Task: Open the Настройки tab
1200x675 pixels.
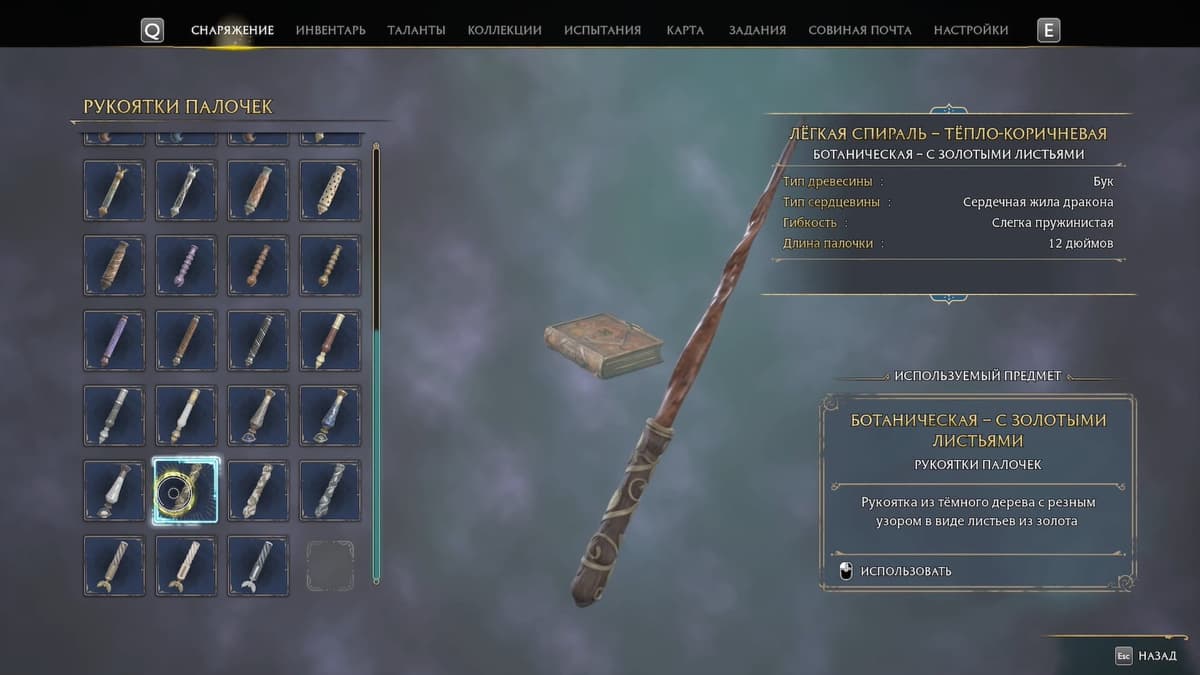Action: [x=970, y=30]
